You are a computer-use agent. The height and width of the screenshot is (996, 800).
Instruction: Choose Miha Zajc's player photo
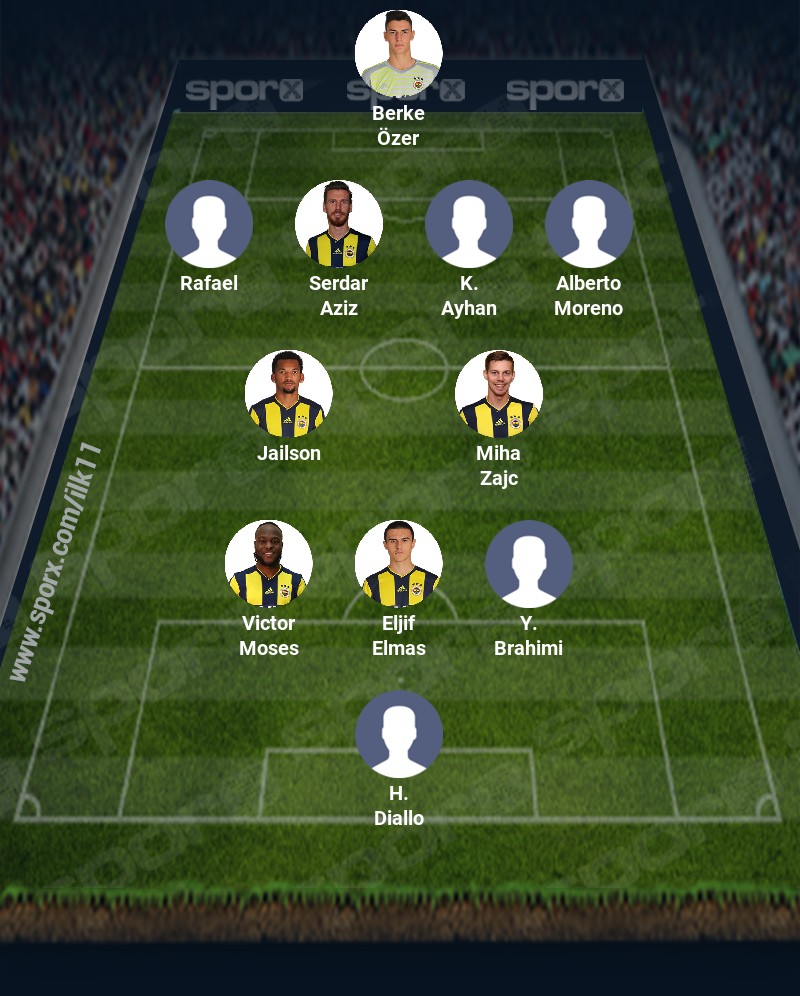coord(499,394)
